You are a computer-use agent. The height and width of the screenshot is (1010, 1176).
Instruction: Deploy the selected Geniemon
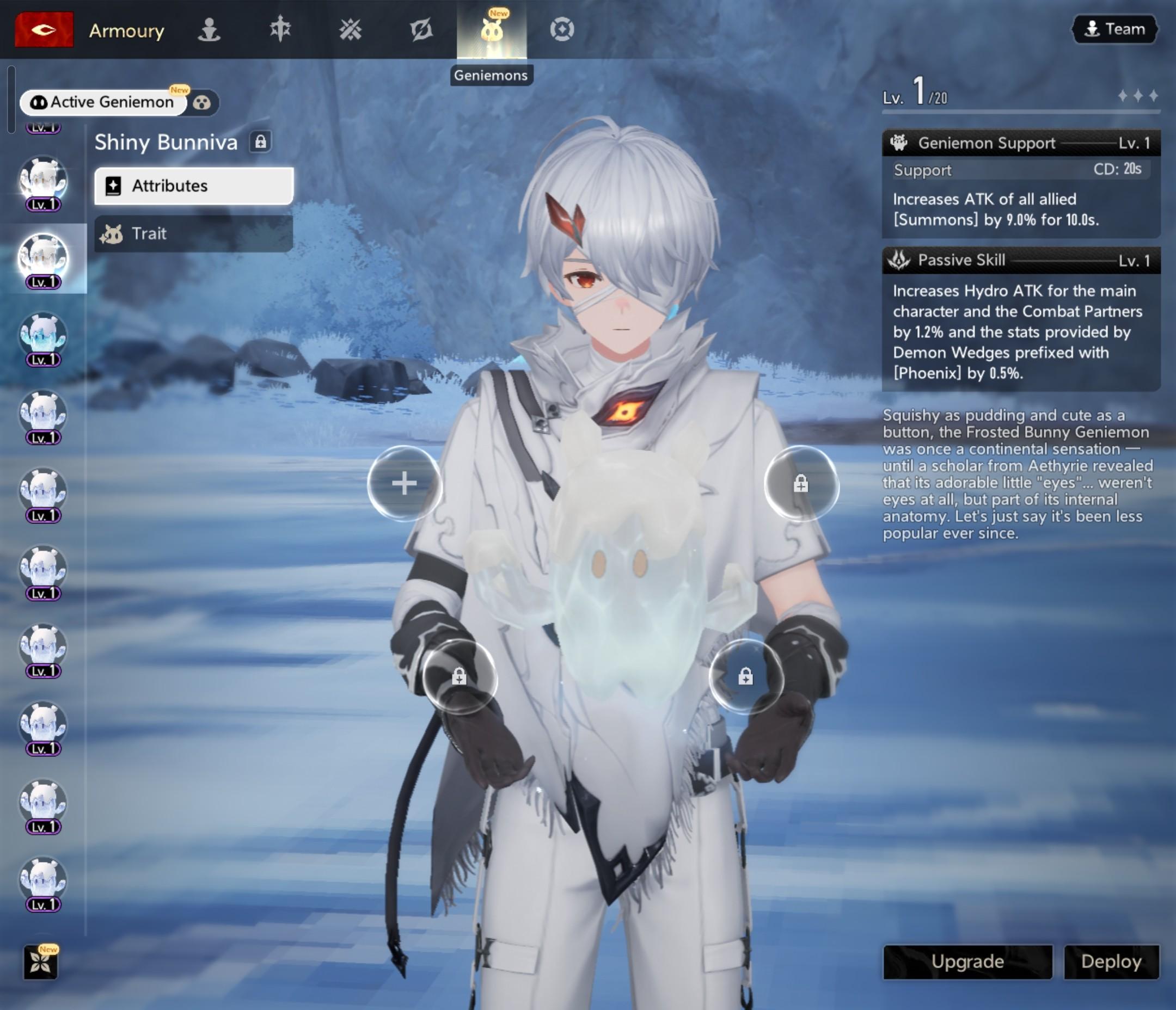pos(1111,961)
